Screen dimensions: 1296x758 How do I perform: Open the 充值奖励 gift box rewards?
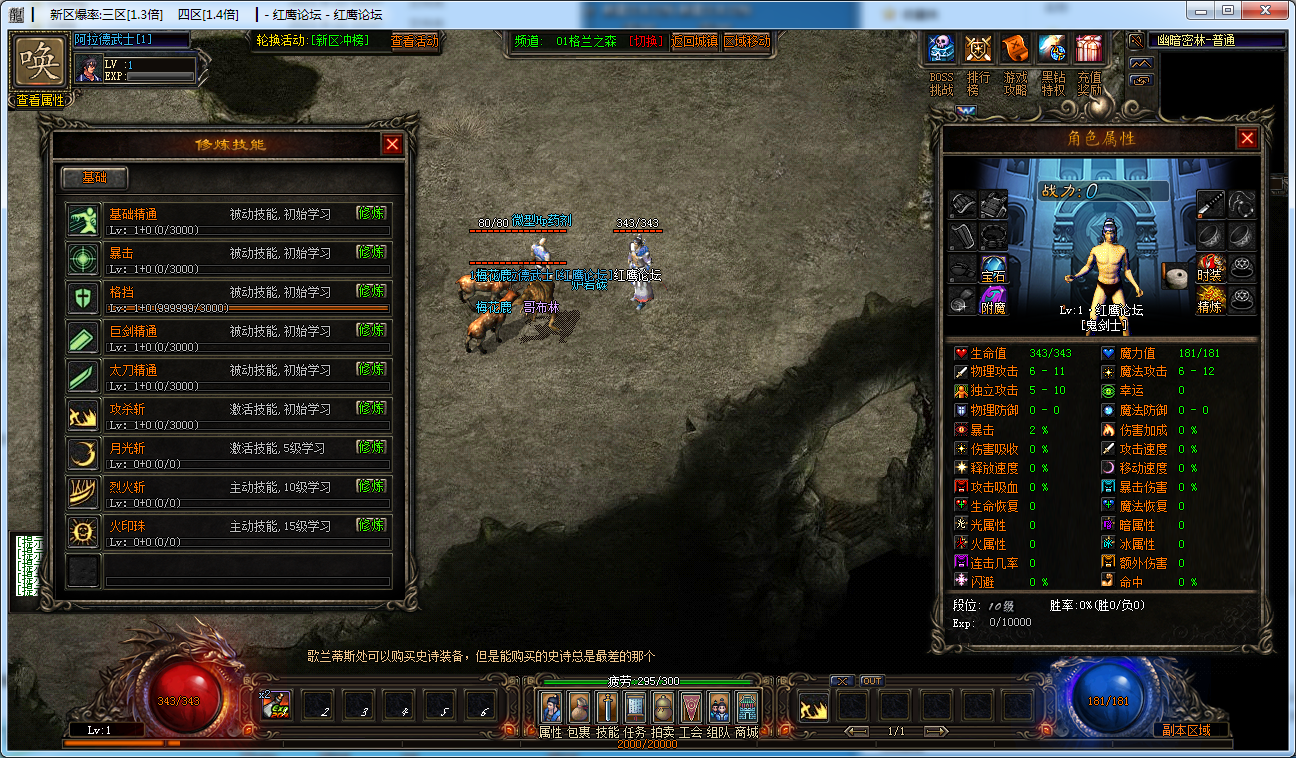click(1089, 48)
